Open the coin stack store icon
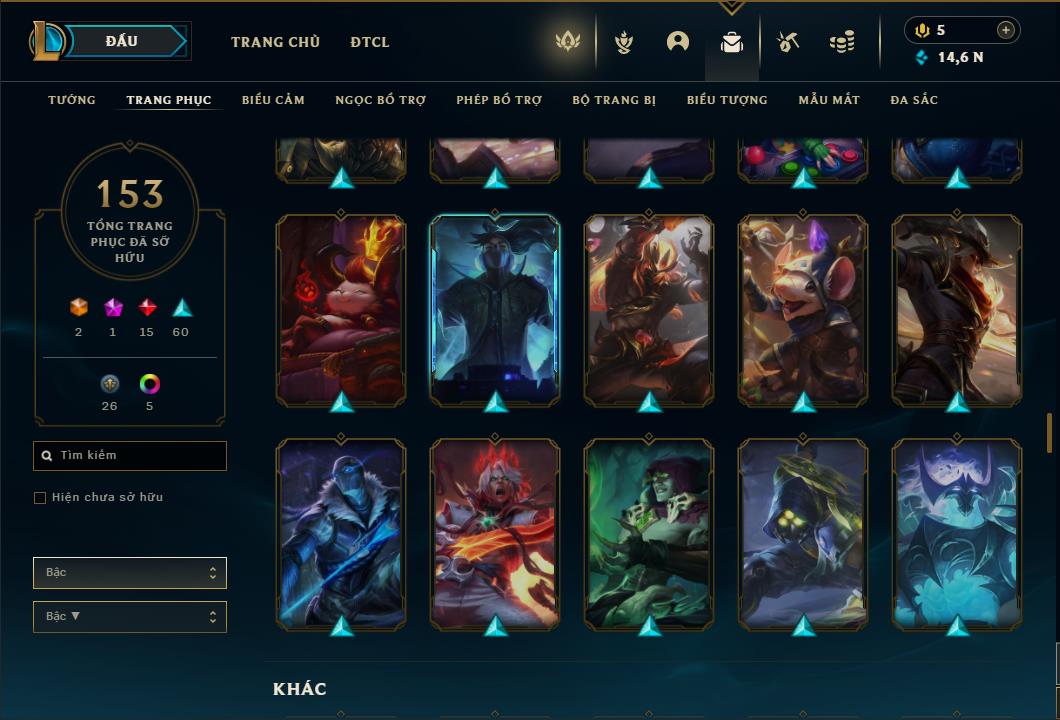The width and height of the screenshot is (1060, 720). tap(842, 42)
